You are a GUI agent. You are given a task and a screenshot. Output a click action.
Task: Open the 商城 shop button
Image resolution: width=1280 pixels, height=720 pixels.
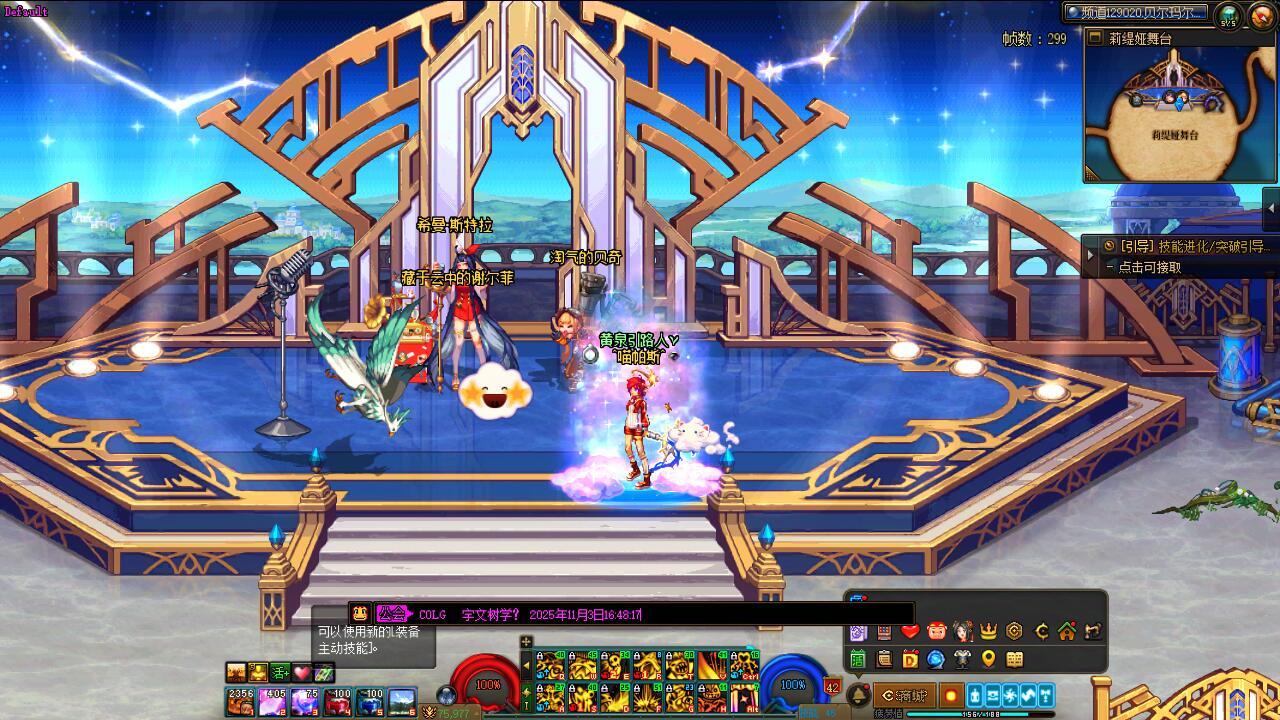click(905, 695)
